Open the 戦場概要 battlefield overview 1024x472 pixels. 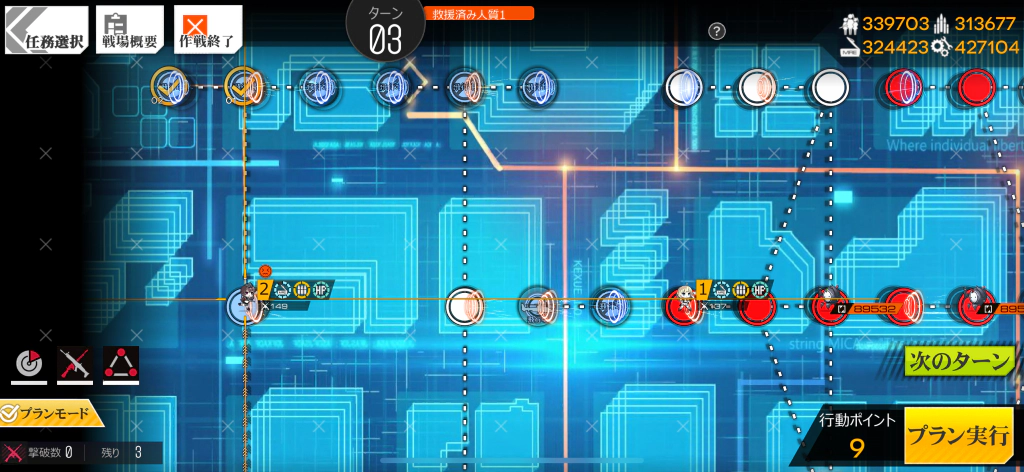tap(129, 30)
